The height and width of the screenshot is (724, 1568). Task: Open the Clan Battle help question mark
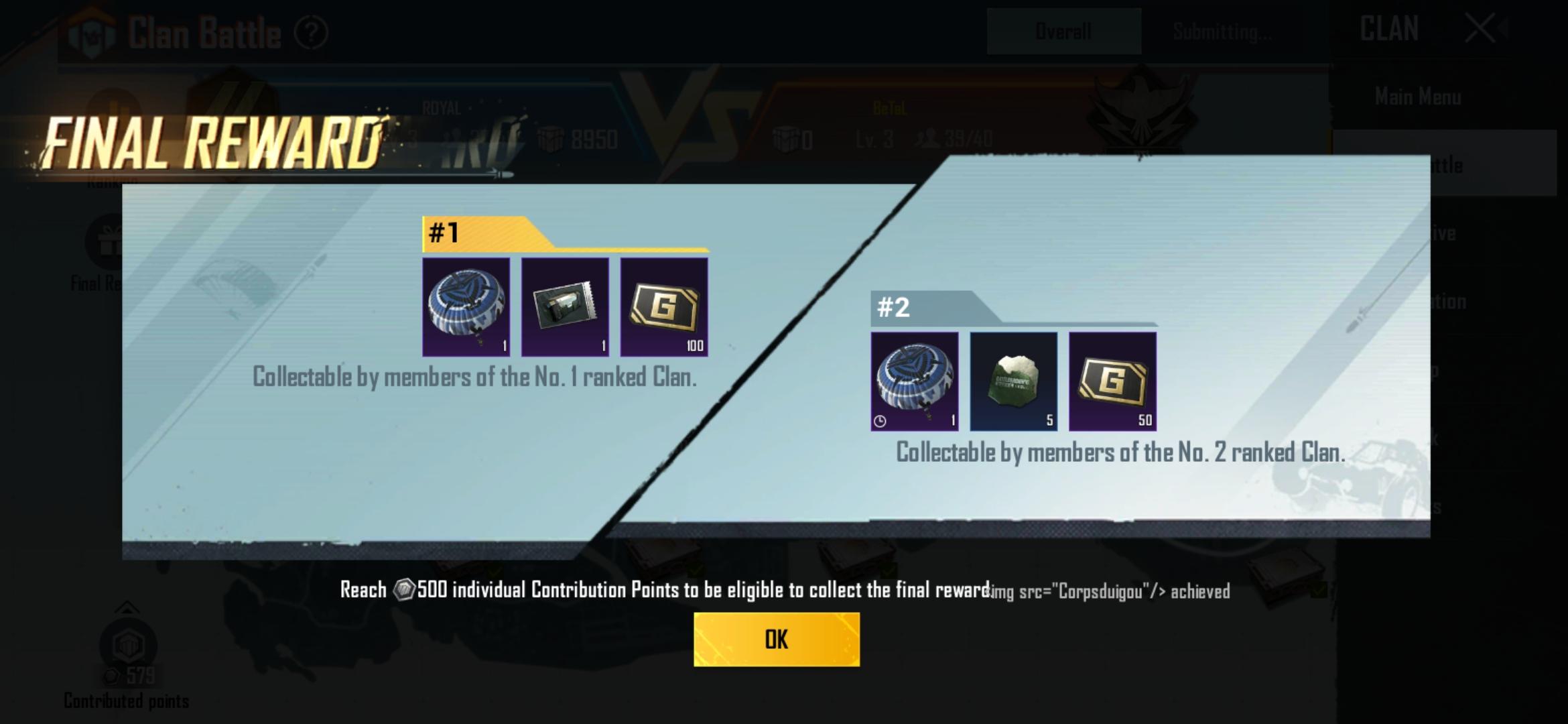312,30
